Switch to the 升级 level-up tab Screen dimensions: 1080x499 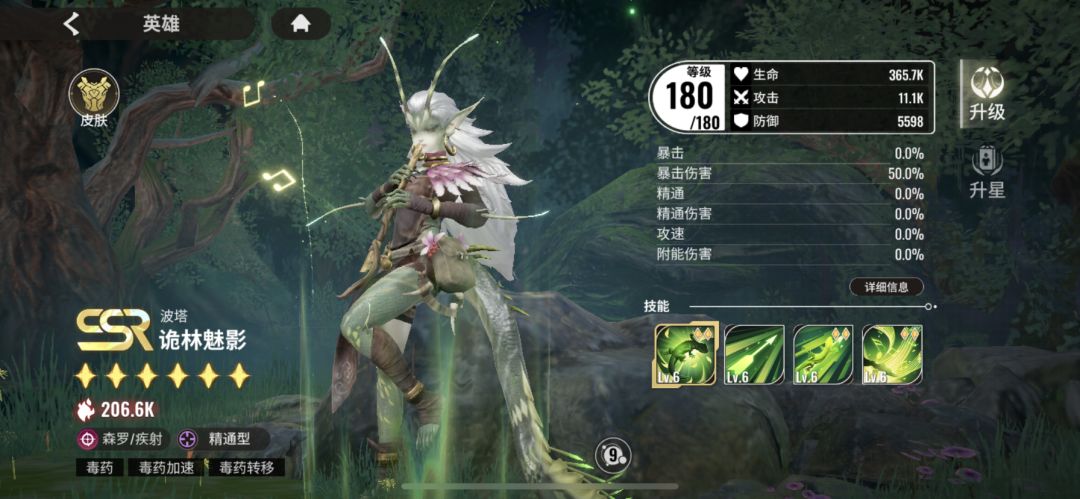(987, 93)
